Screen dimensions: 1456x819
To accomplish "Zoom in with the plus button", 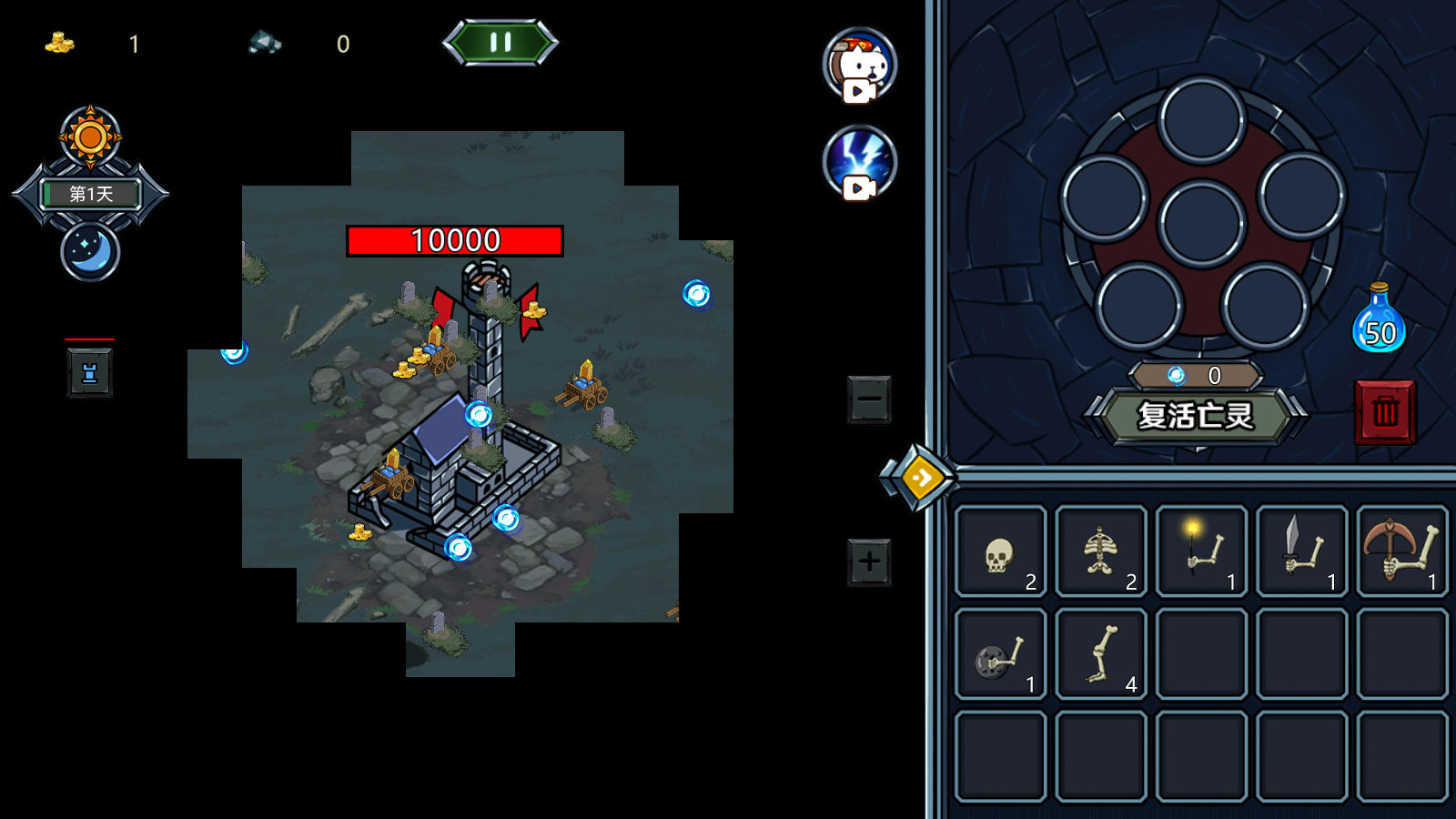I will click(x=869, y=561).
